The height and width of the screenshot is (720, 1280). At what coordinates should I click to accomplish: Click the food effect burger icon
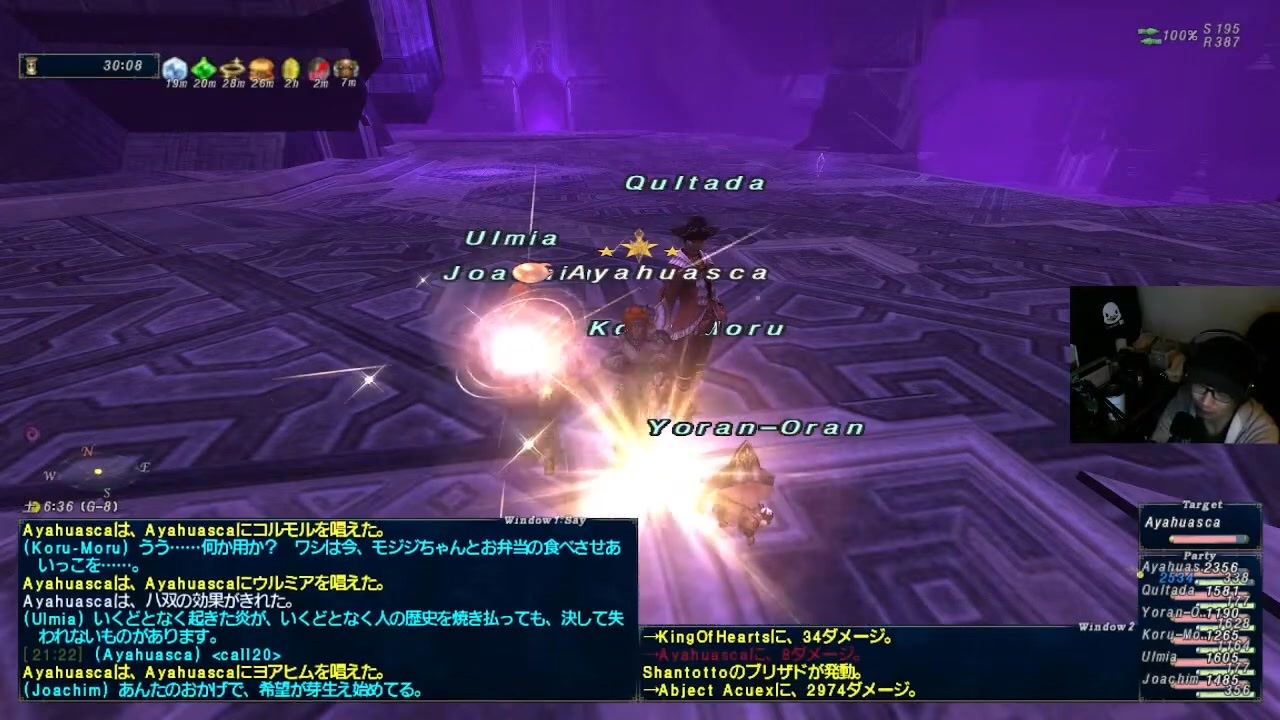(x=260, y=68)
